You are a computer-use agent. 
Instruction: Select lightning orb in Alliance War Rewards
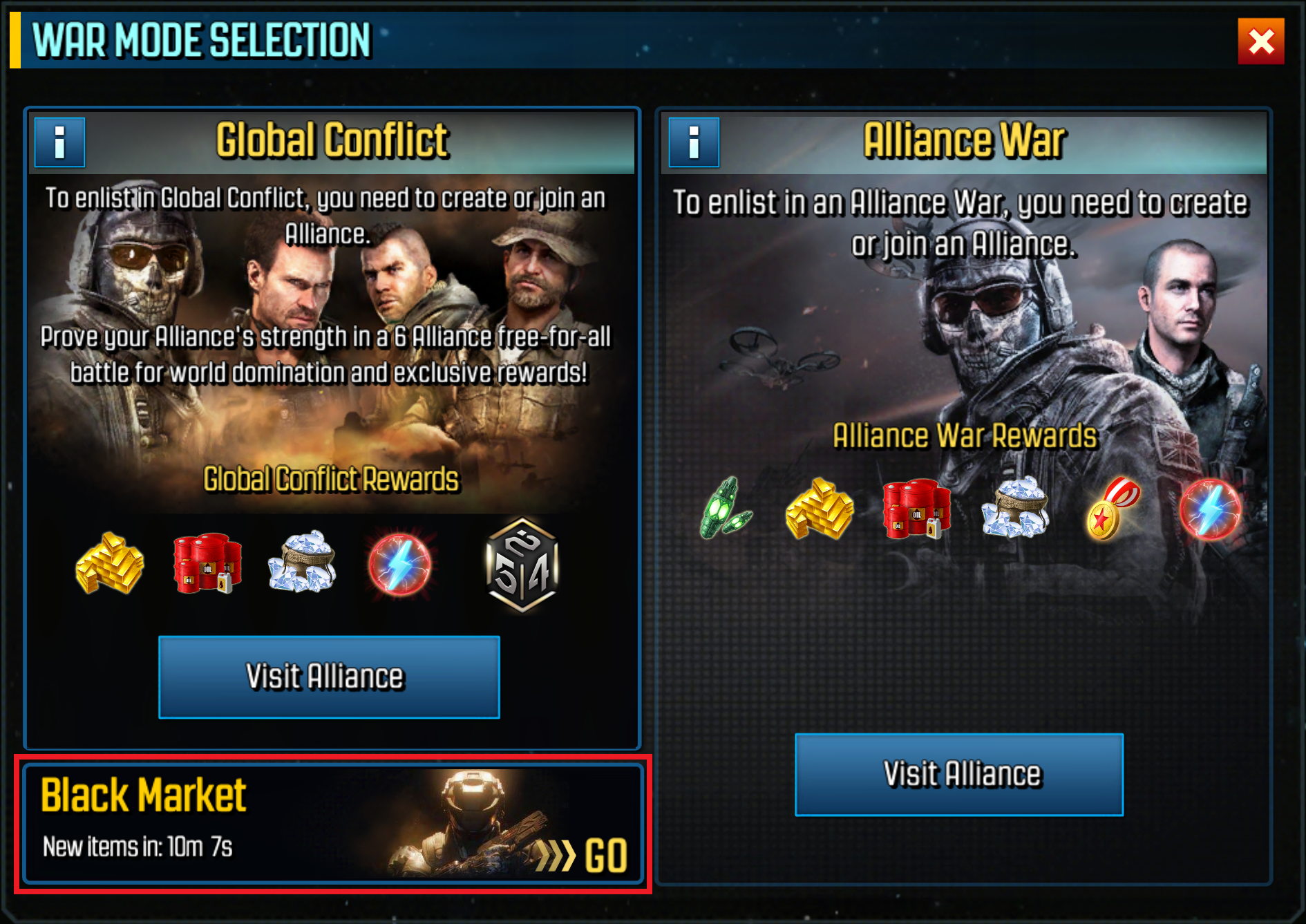coord(1209,509)
